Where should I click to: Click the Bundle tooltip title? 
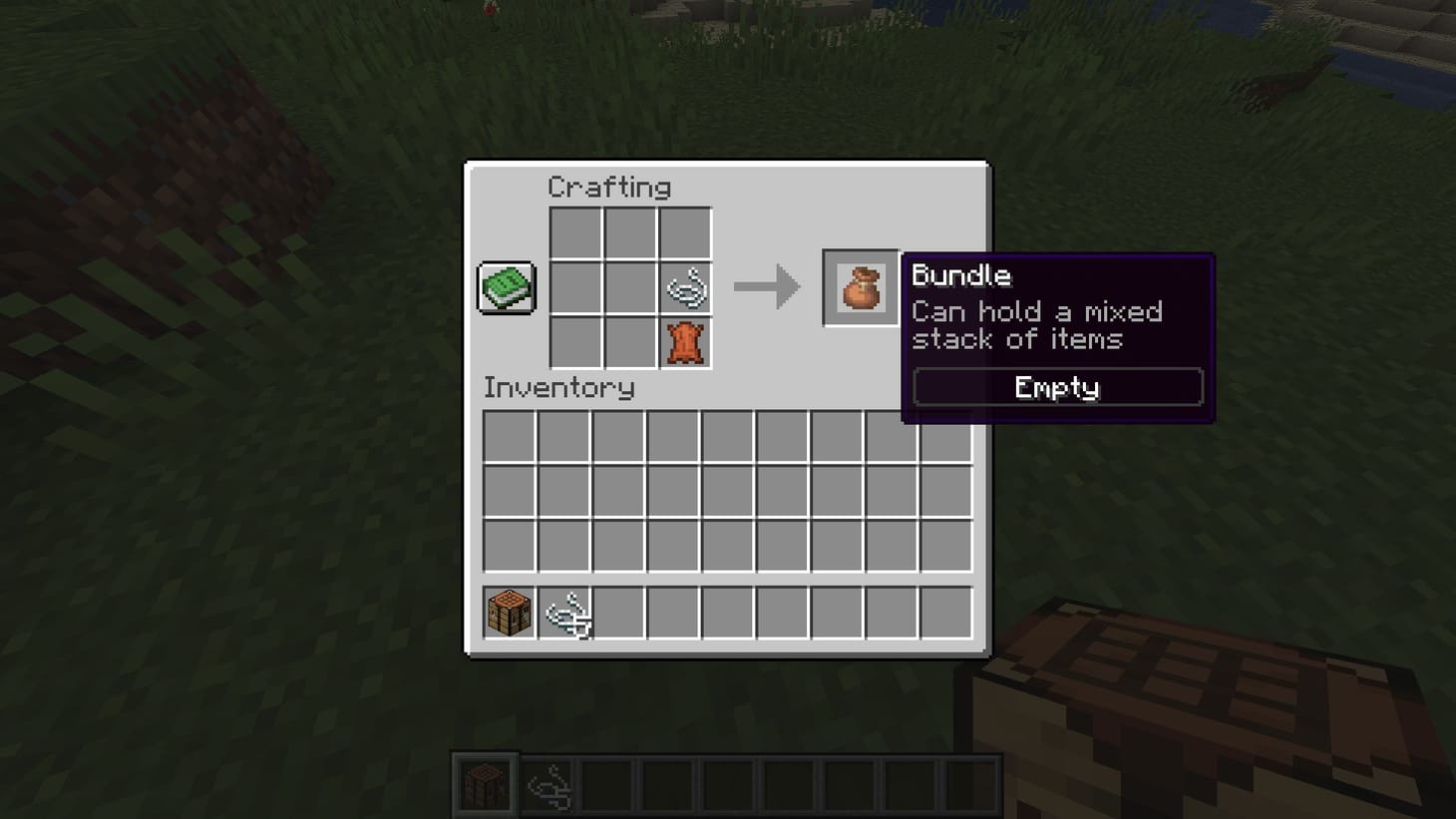coord(961,276)
